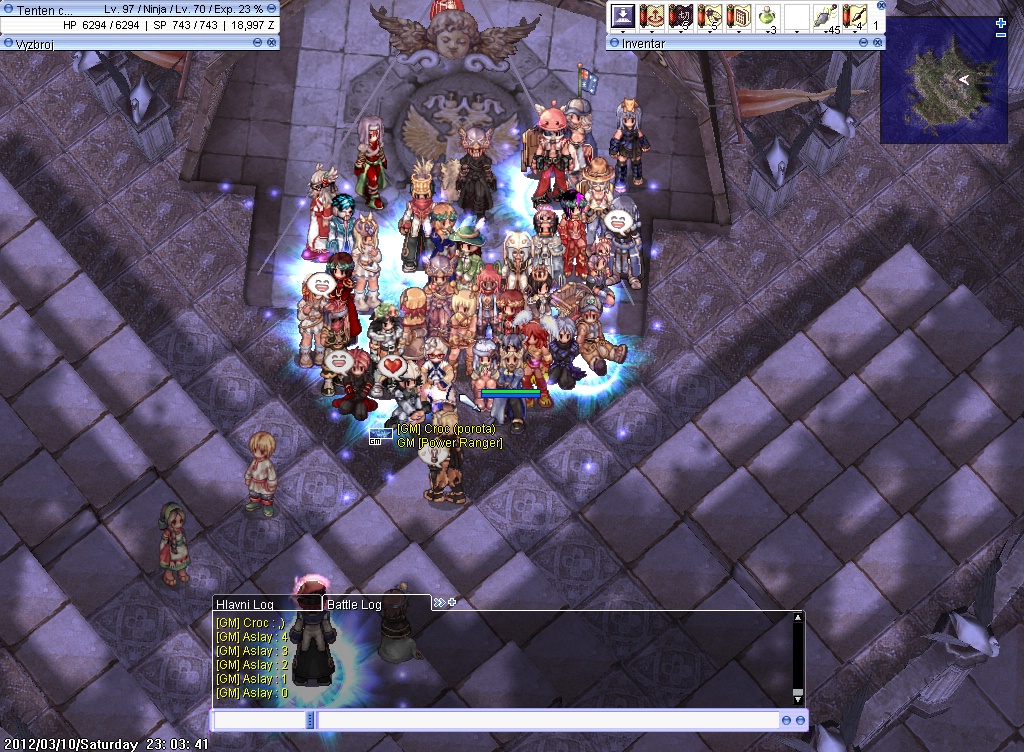This screenshot has height=752, width=1024.
Task: Click the whisper recipient name field
Action: pos(259,720)
